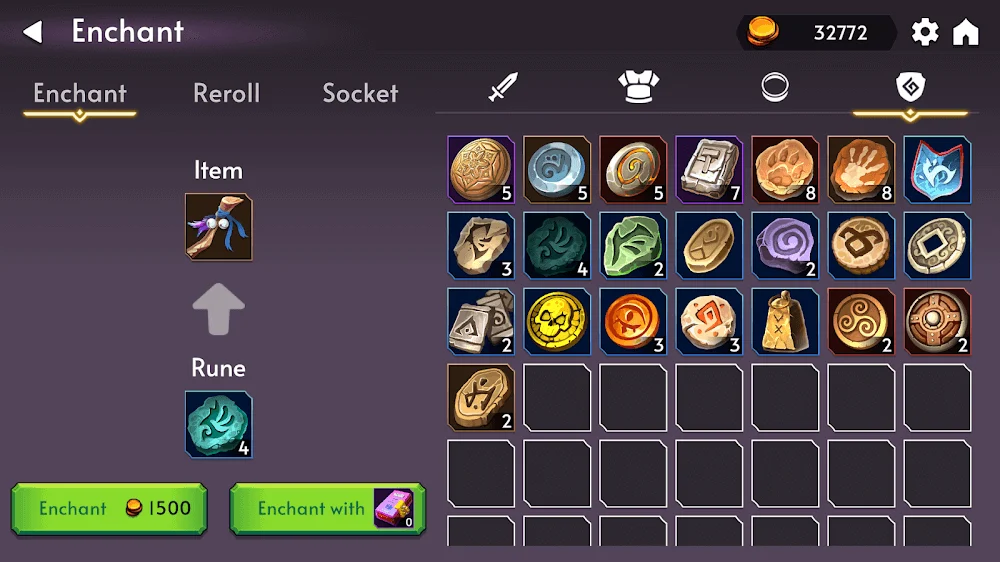Switch to the Reroll tab
Screen dimensions: 1000x562
[226, 93]
